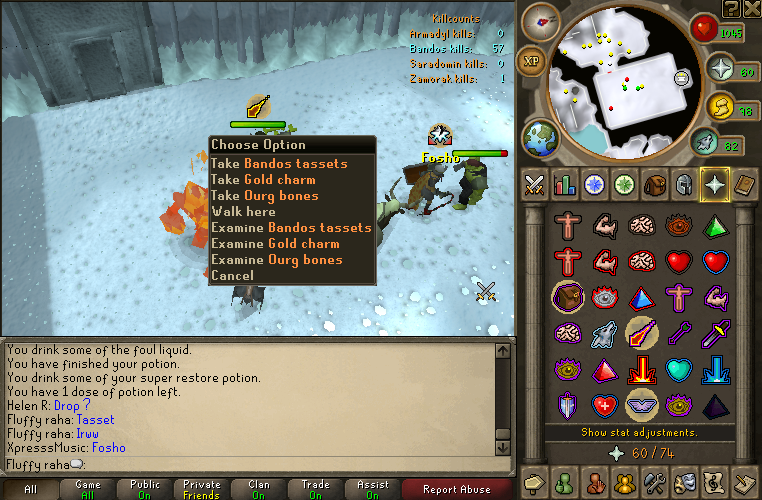Toggle the Private chat filter
The height and width of the screenshot is (500, 762).
202,490
